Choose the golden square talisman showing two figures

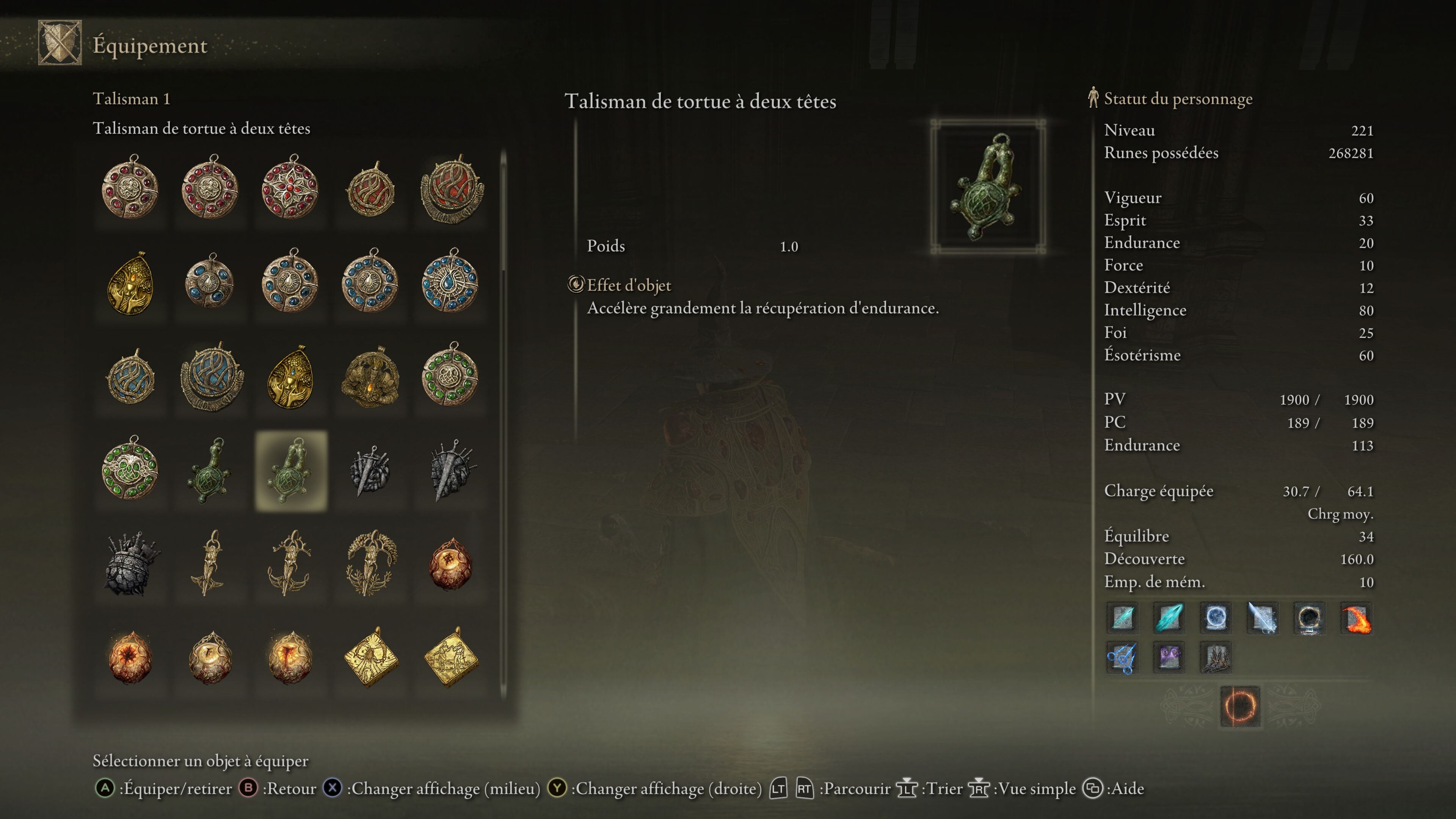450,658
